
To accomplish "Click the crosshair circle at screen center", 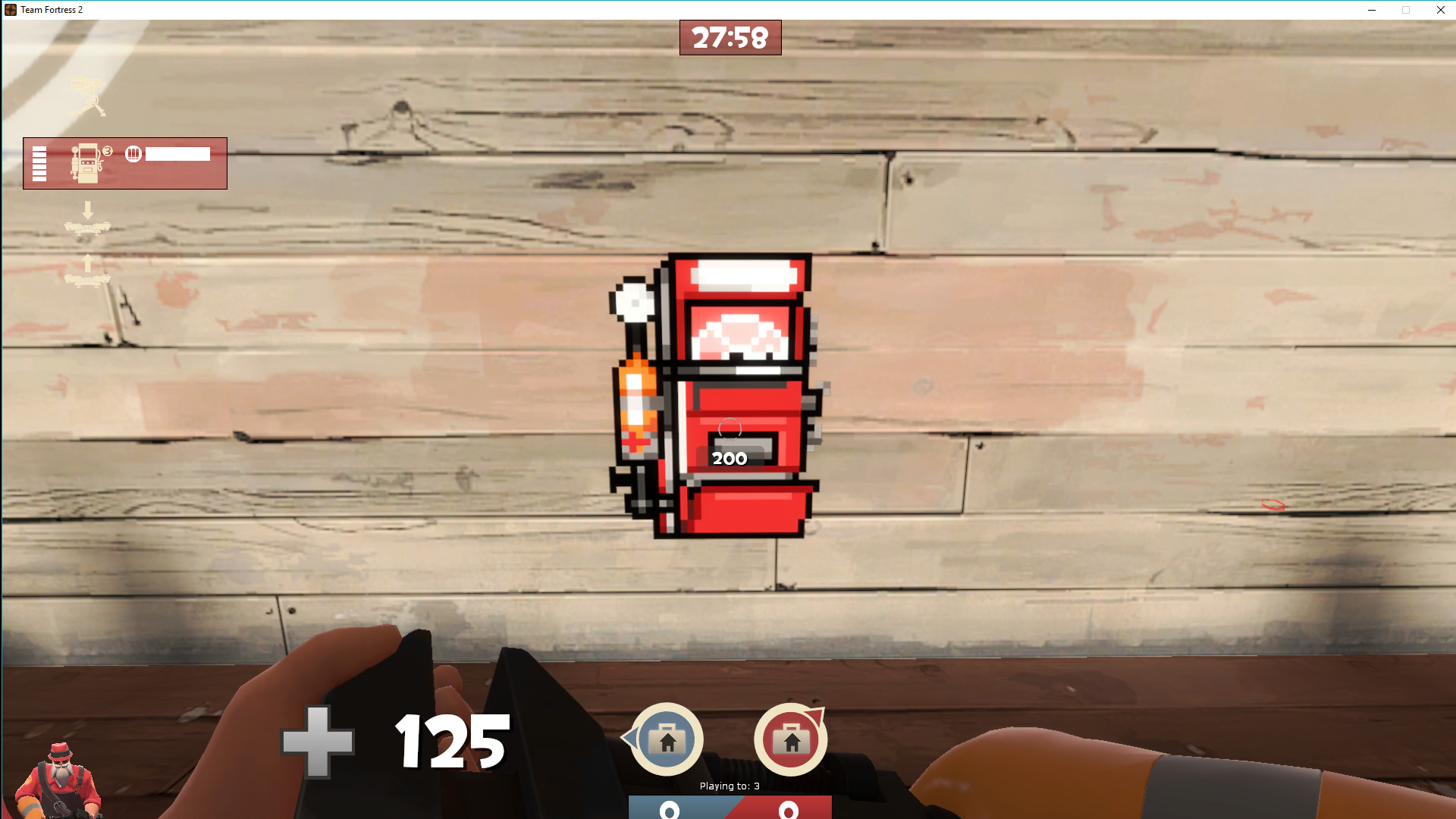I will coord(728,428).
